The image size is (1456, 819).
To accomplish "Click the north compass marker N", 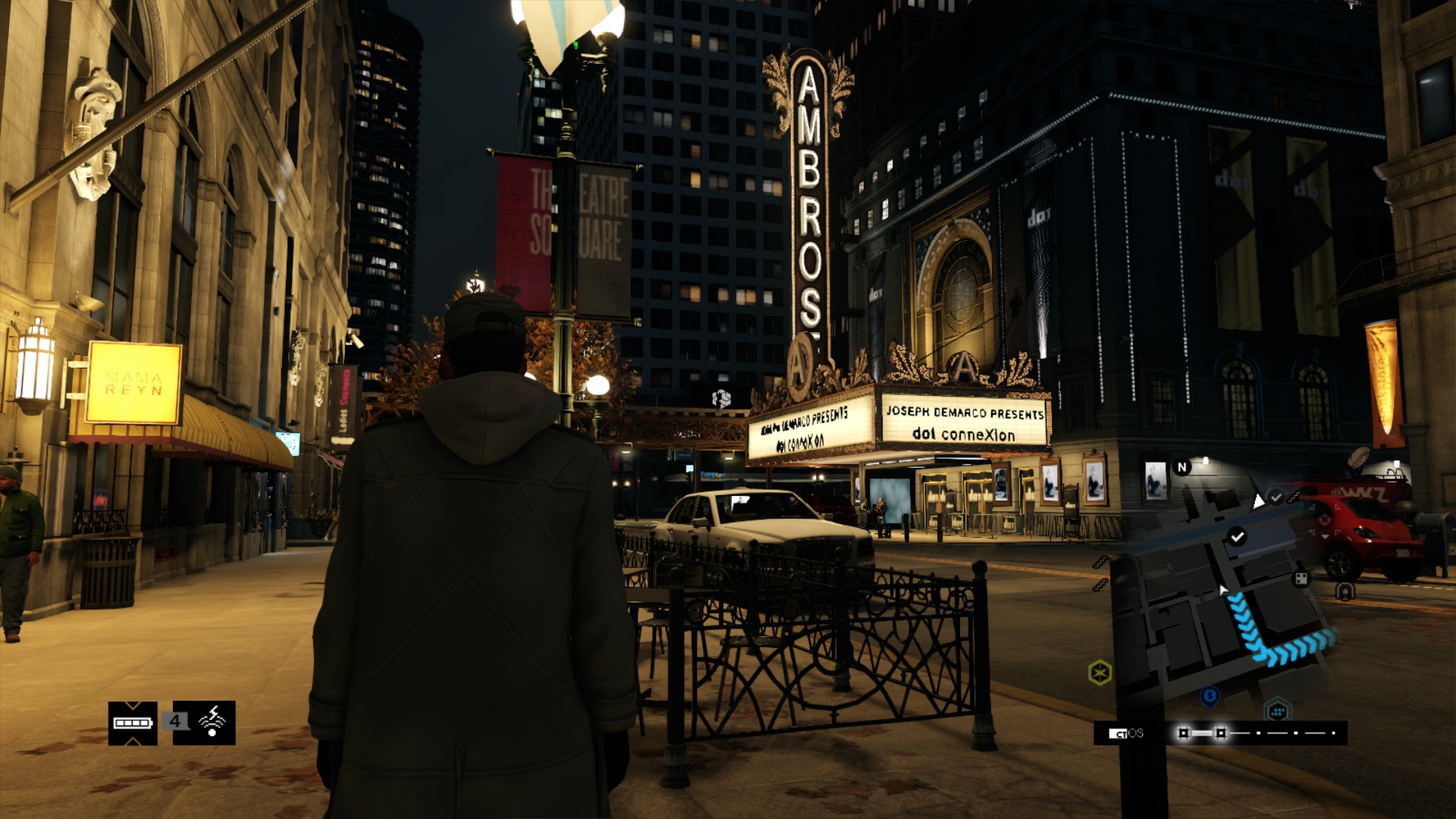I will [x=1181, y=467].
